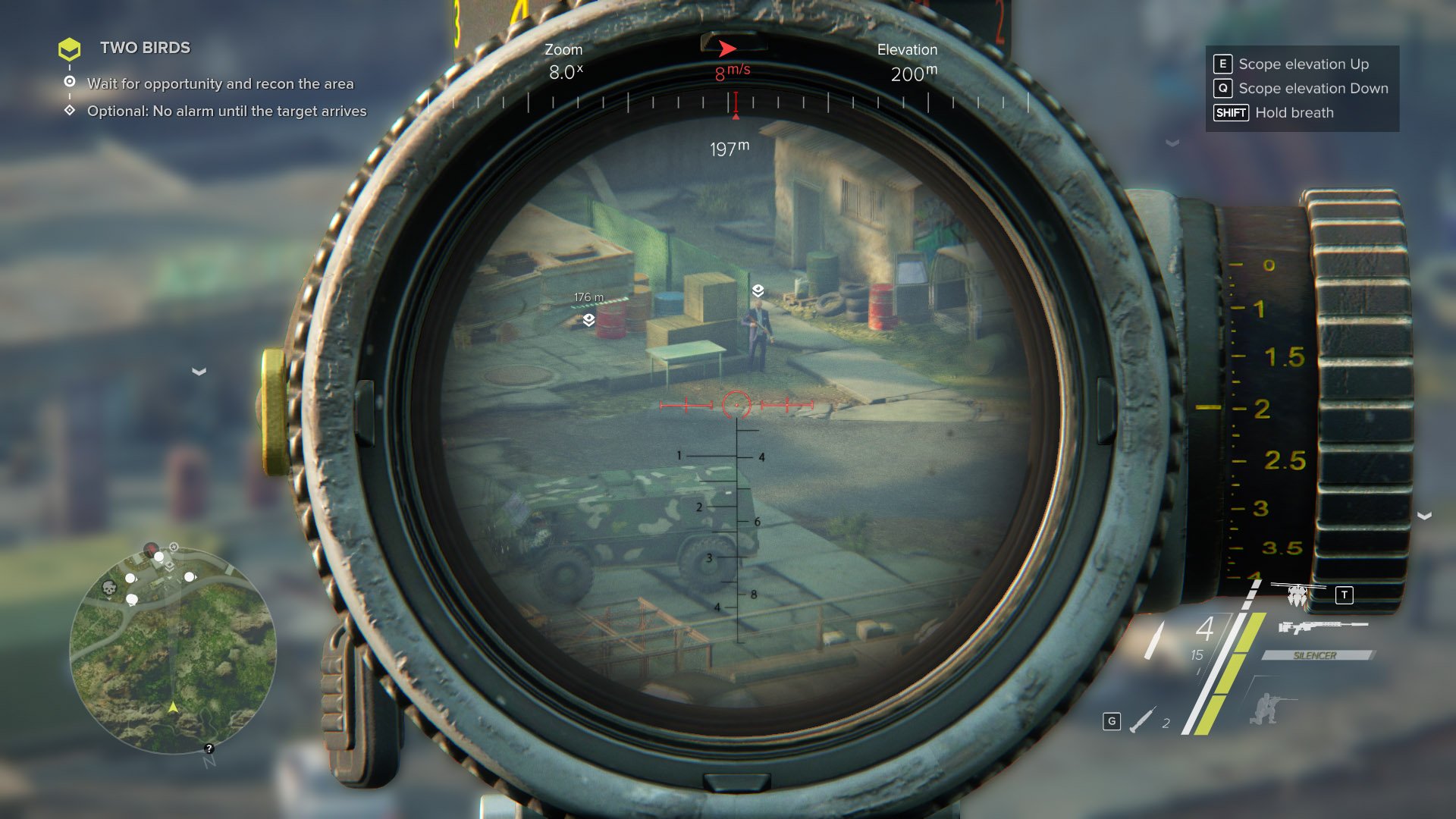Select the 'Wait for opportunity' objective entry
Viewport: 1456px width, 819px height.
click(x=220, y=83)
